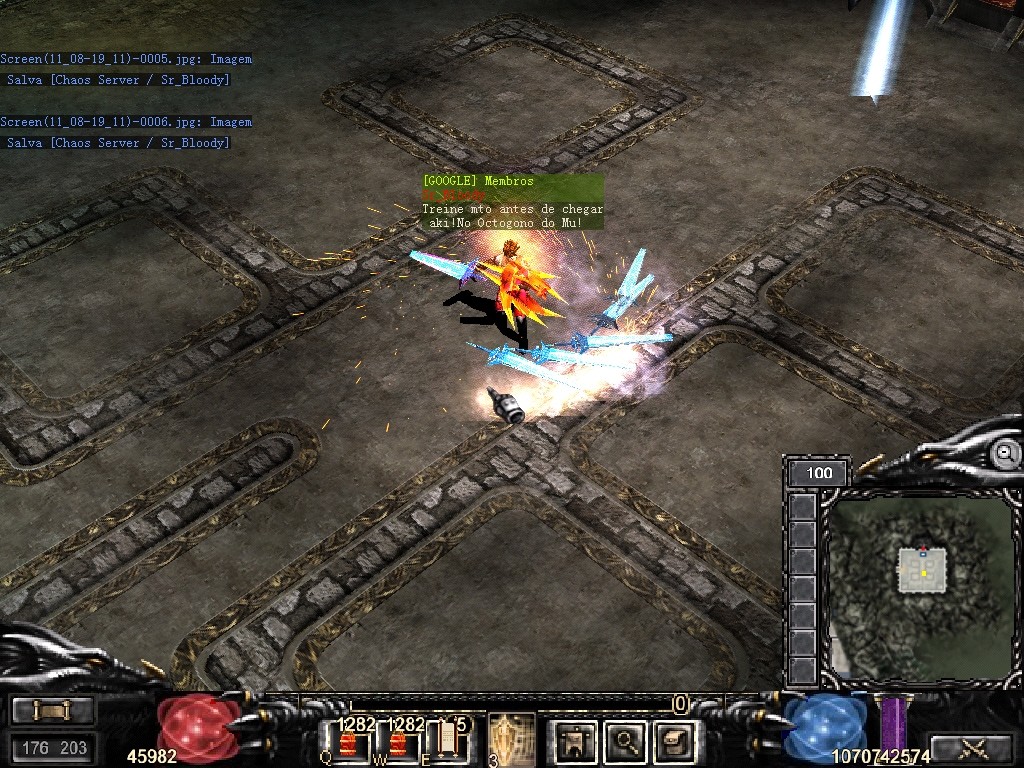Click the 100 button beside the minimap
1024x768 pixels.
point(818,473)
